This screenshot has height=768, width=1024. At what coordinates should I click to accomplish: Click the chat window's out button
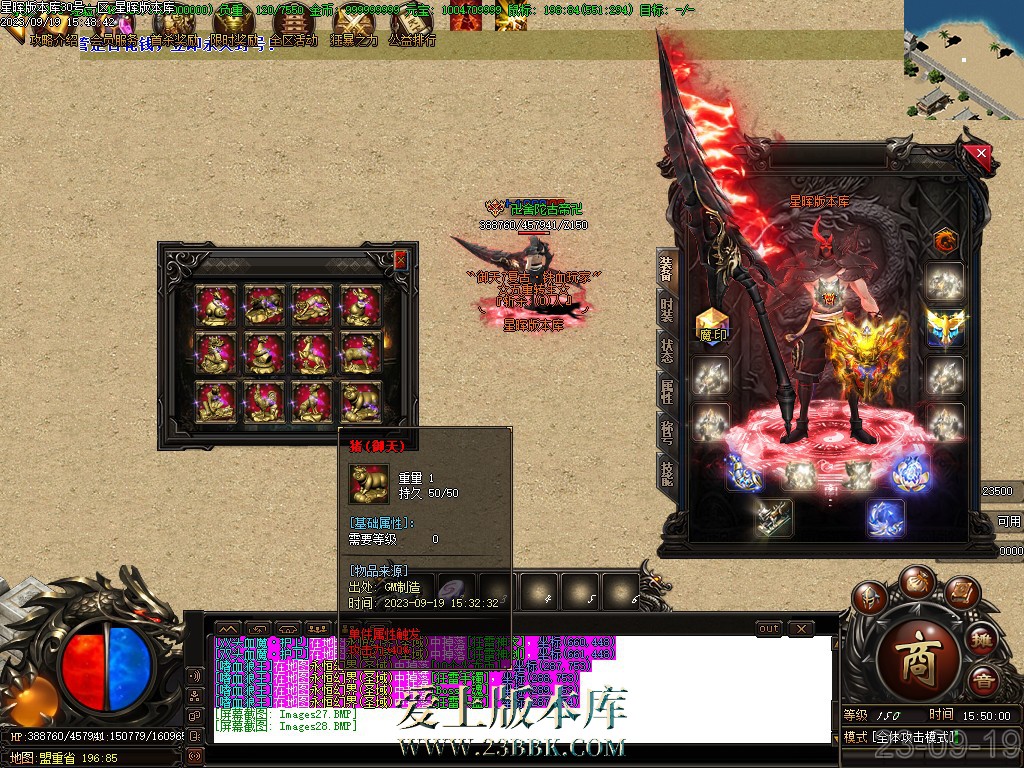768,629
